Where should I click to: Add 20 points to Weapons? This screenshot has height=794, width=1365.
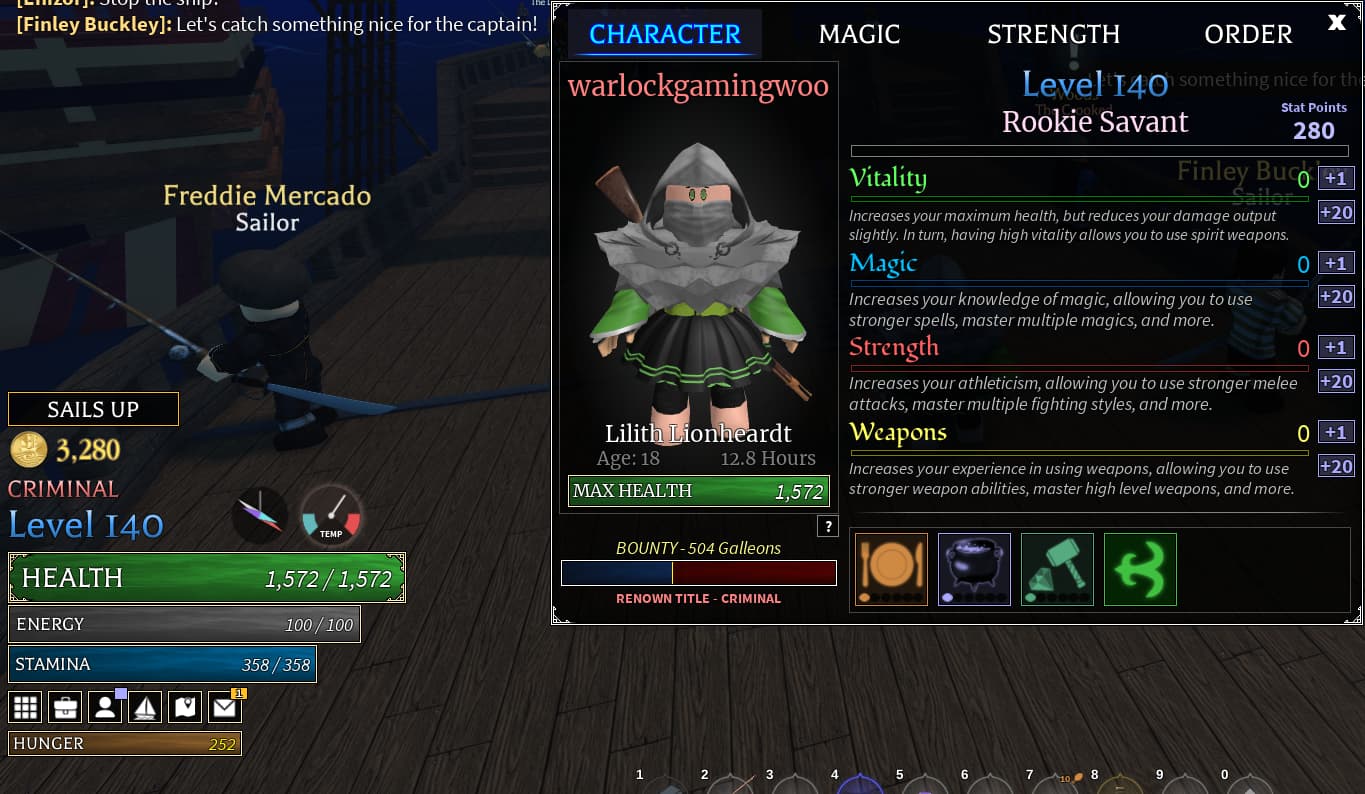1335,466
